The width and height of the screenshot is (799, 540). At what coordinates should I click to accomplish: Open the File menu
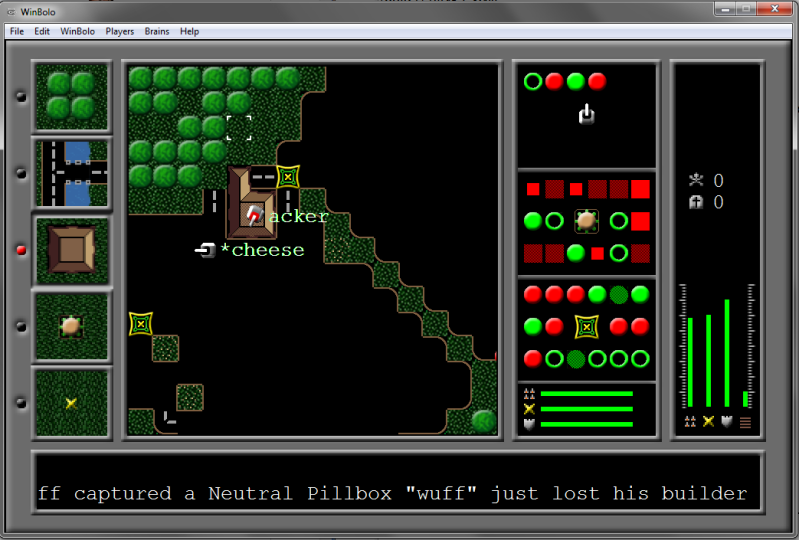[16, 31]
